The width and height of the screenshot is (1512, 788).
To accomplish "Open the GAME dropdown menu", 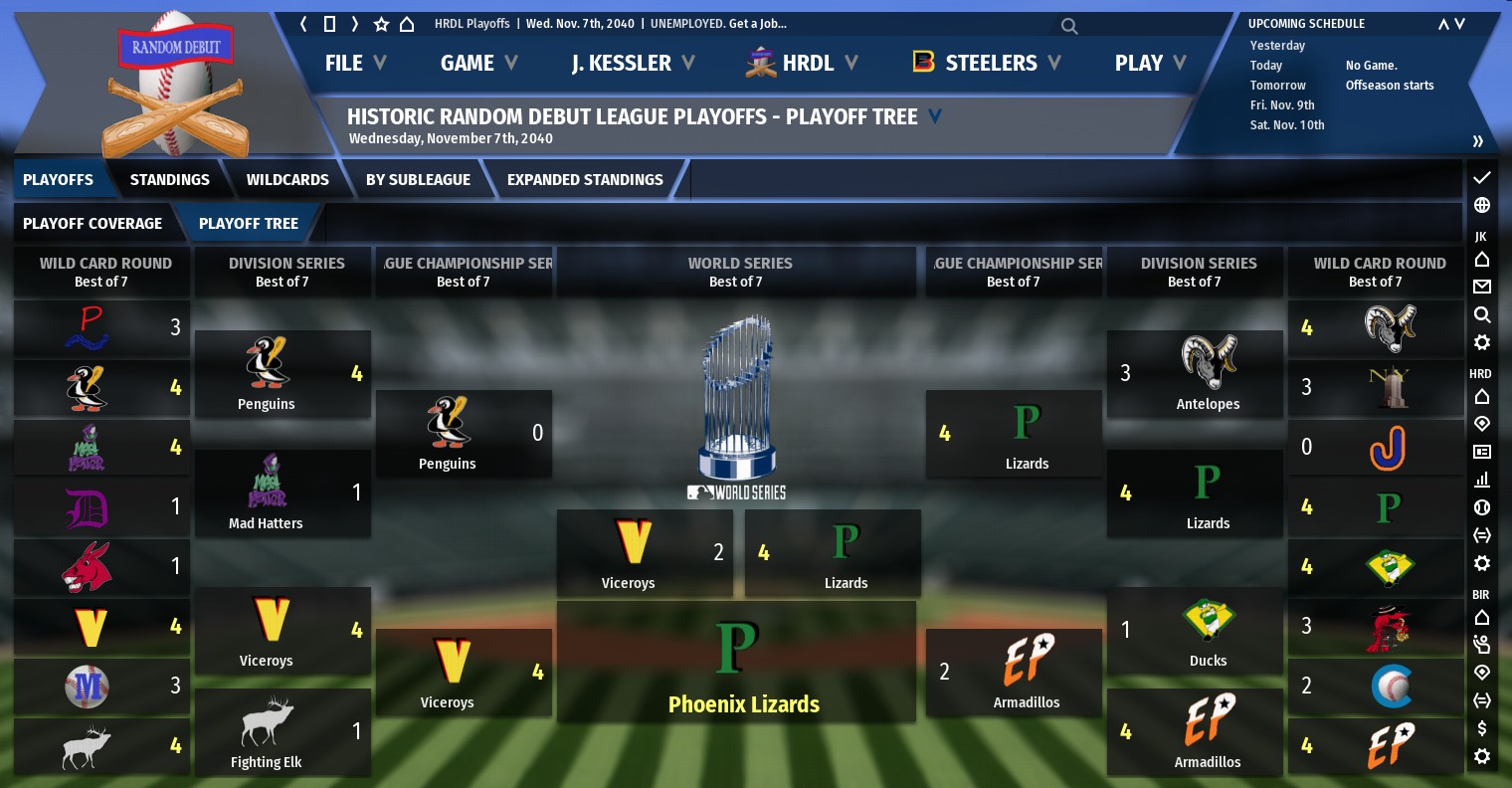I will pos(478,63).
